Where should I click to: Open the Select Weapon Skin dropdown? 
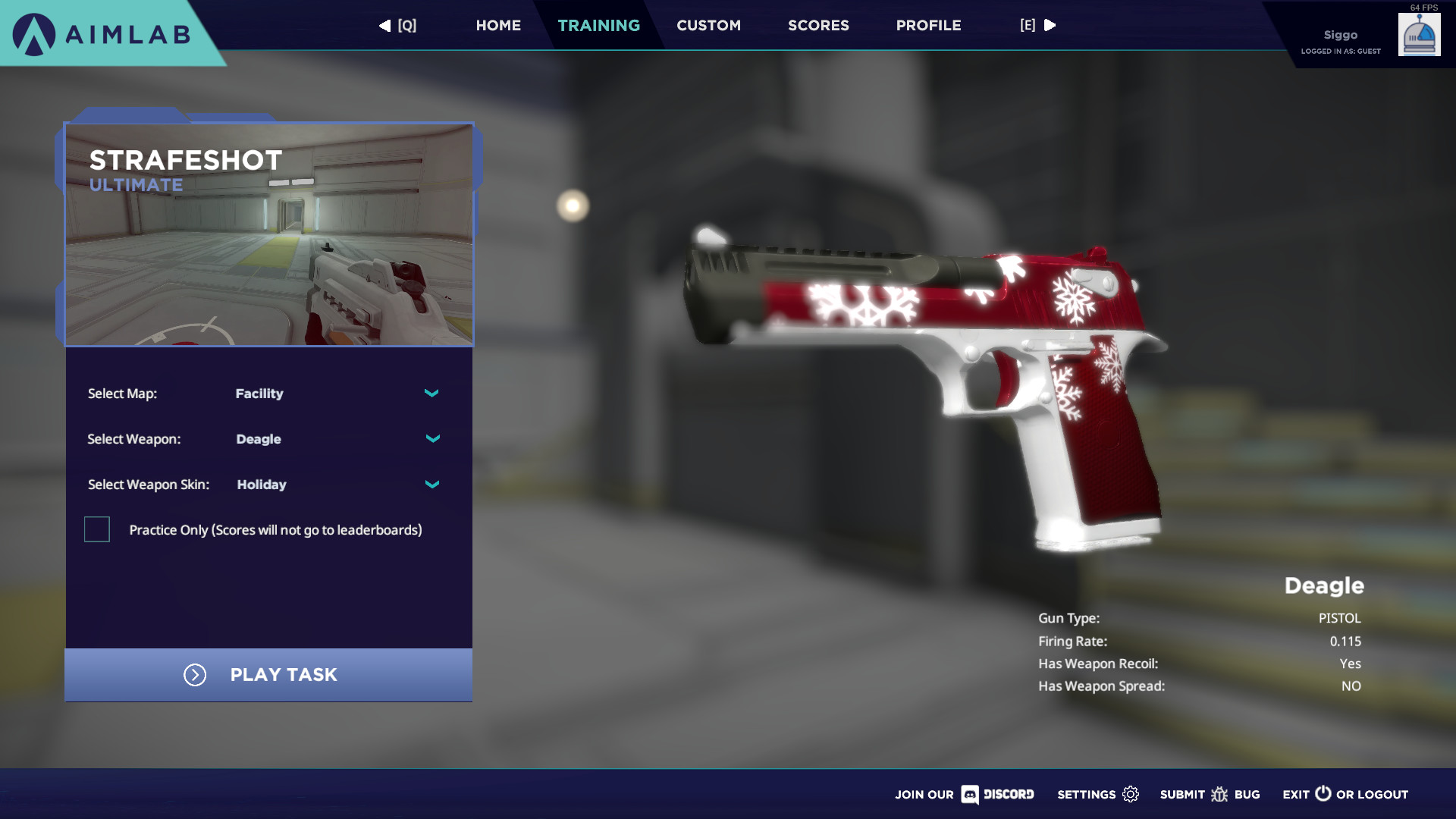pos(431,484)
